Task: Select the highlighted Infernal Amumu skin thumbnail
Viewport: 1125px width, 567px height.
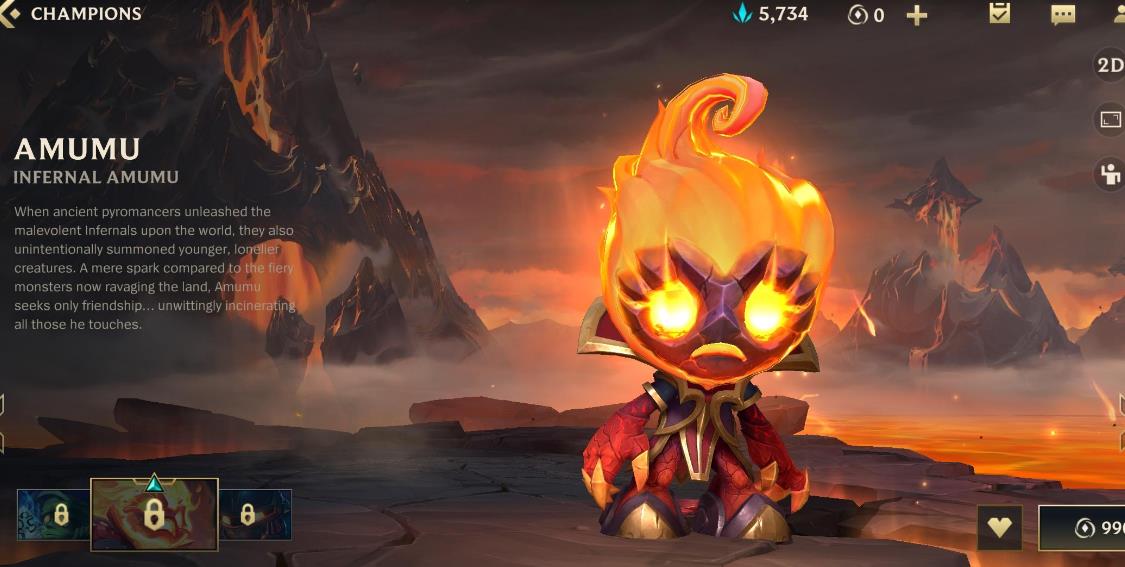Action: pyautogui.click(x=154, y=514)
